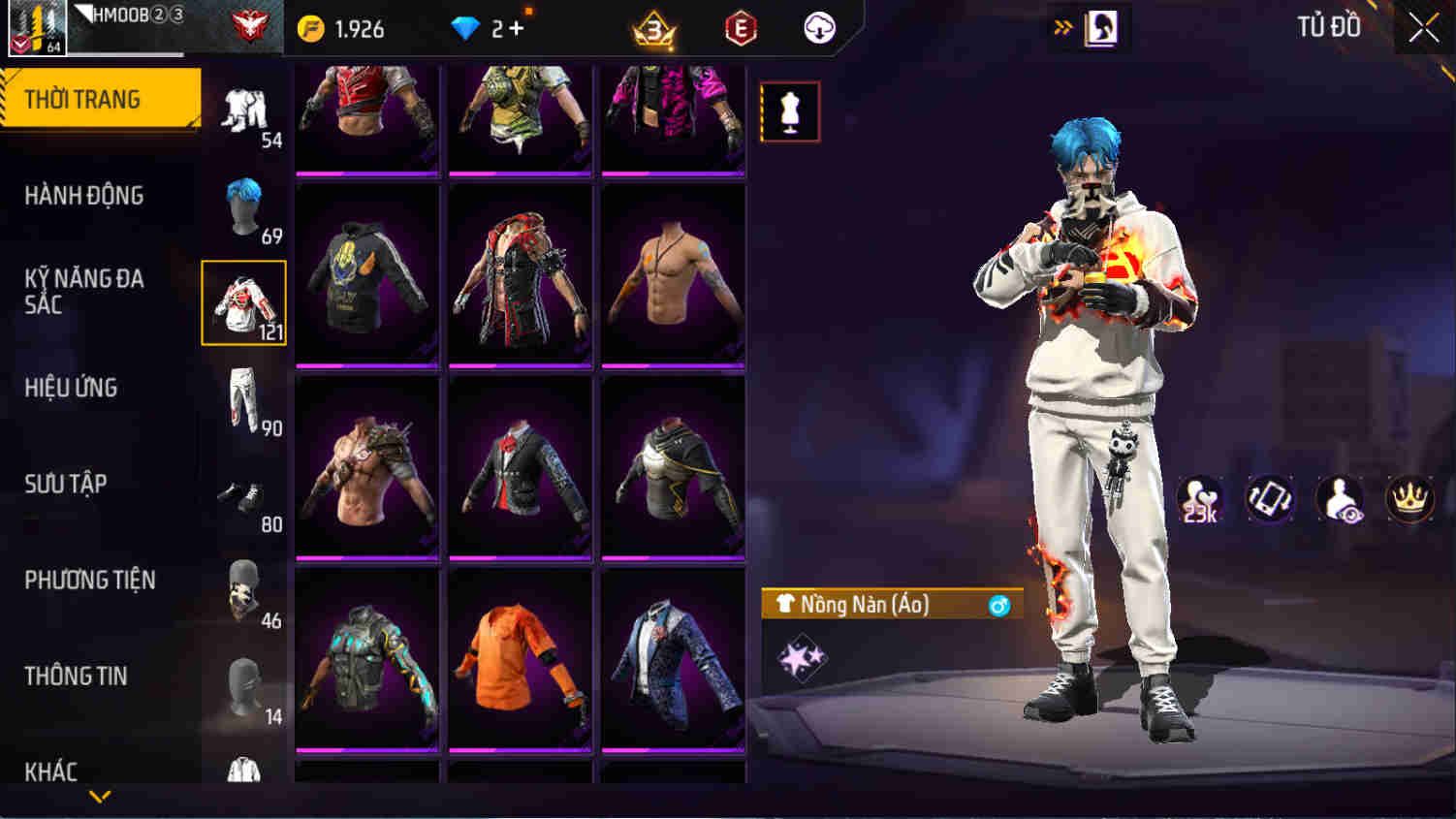Select the pants subcategory icon showing 90
Viewport: 1456px width, 819px height.
pos(246,397)
